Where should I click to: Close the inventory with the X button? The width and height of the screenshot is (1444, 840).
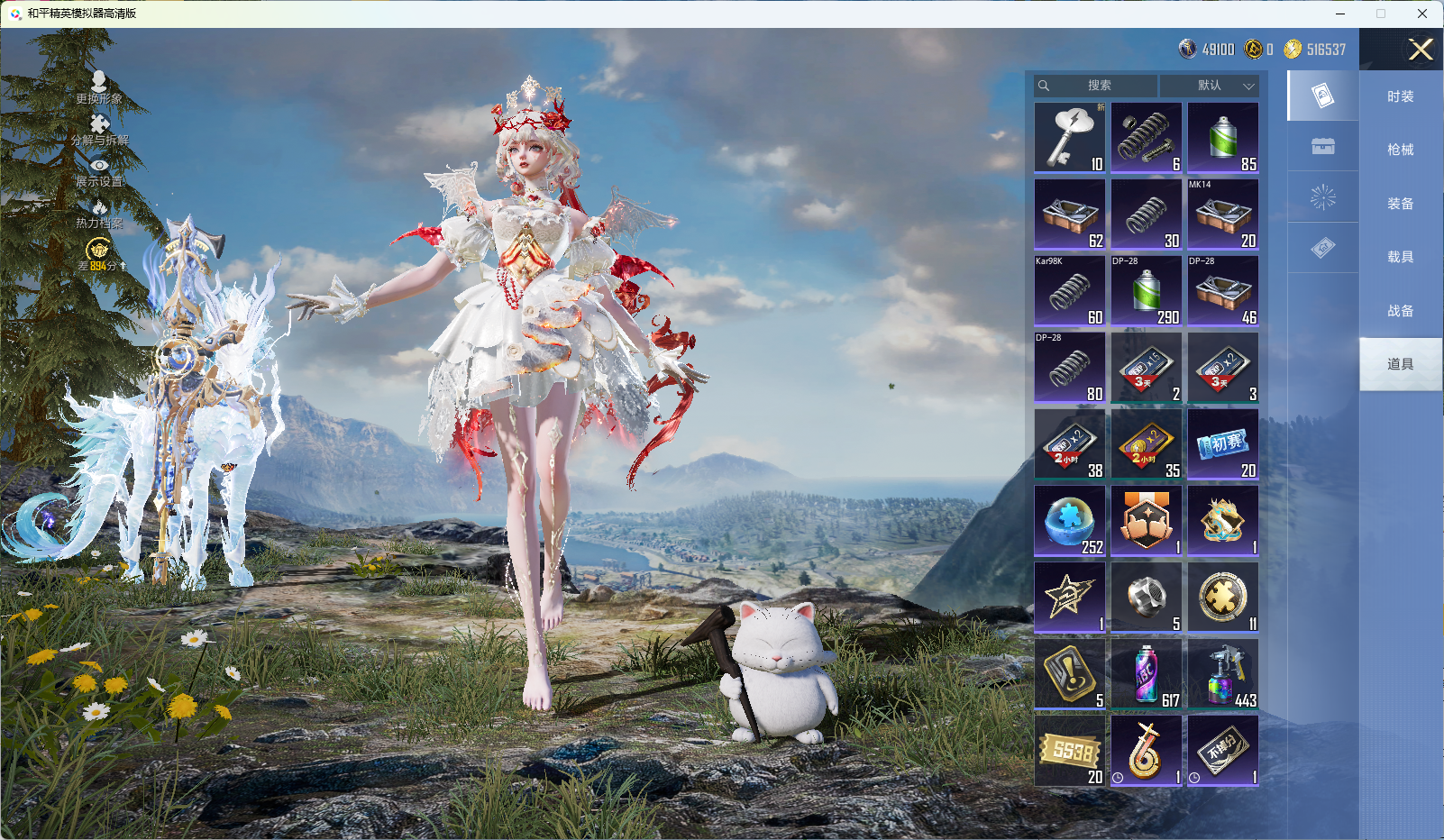click(x=1421, y=50)
